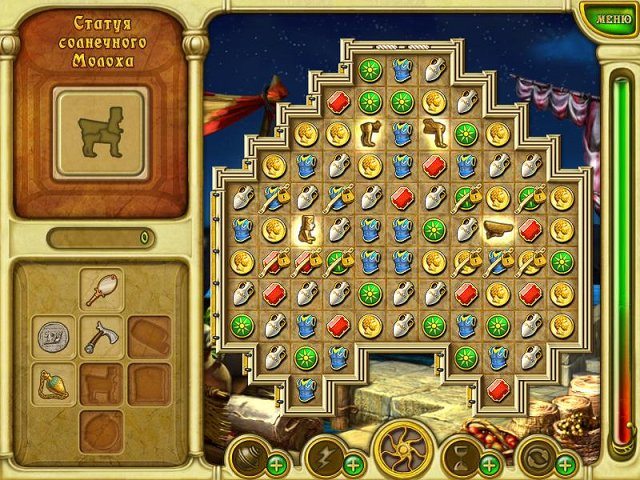
Task: Click the empty statue-shaped artifact slot
Action: (x=101, y=384)
